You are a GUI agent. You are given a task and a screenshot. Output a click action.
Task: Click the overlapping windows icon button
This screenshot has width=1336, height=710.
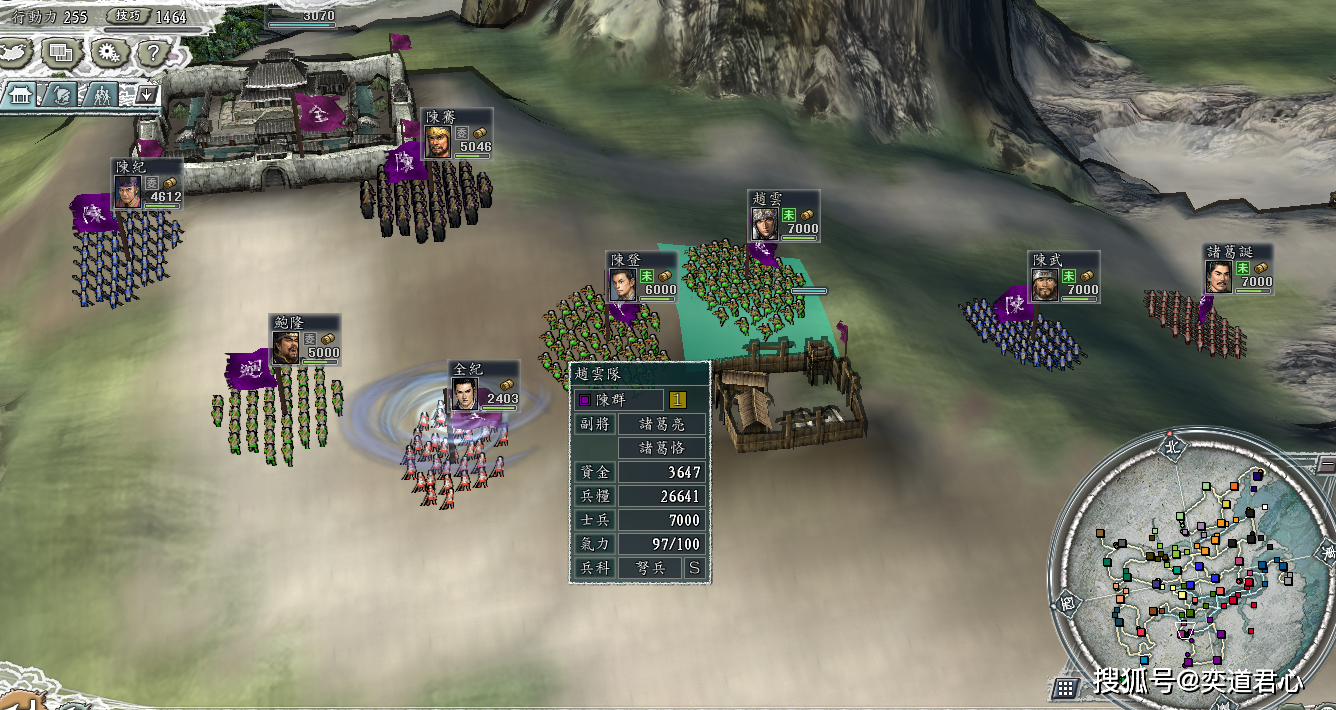tap(60, 52)
